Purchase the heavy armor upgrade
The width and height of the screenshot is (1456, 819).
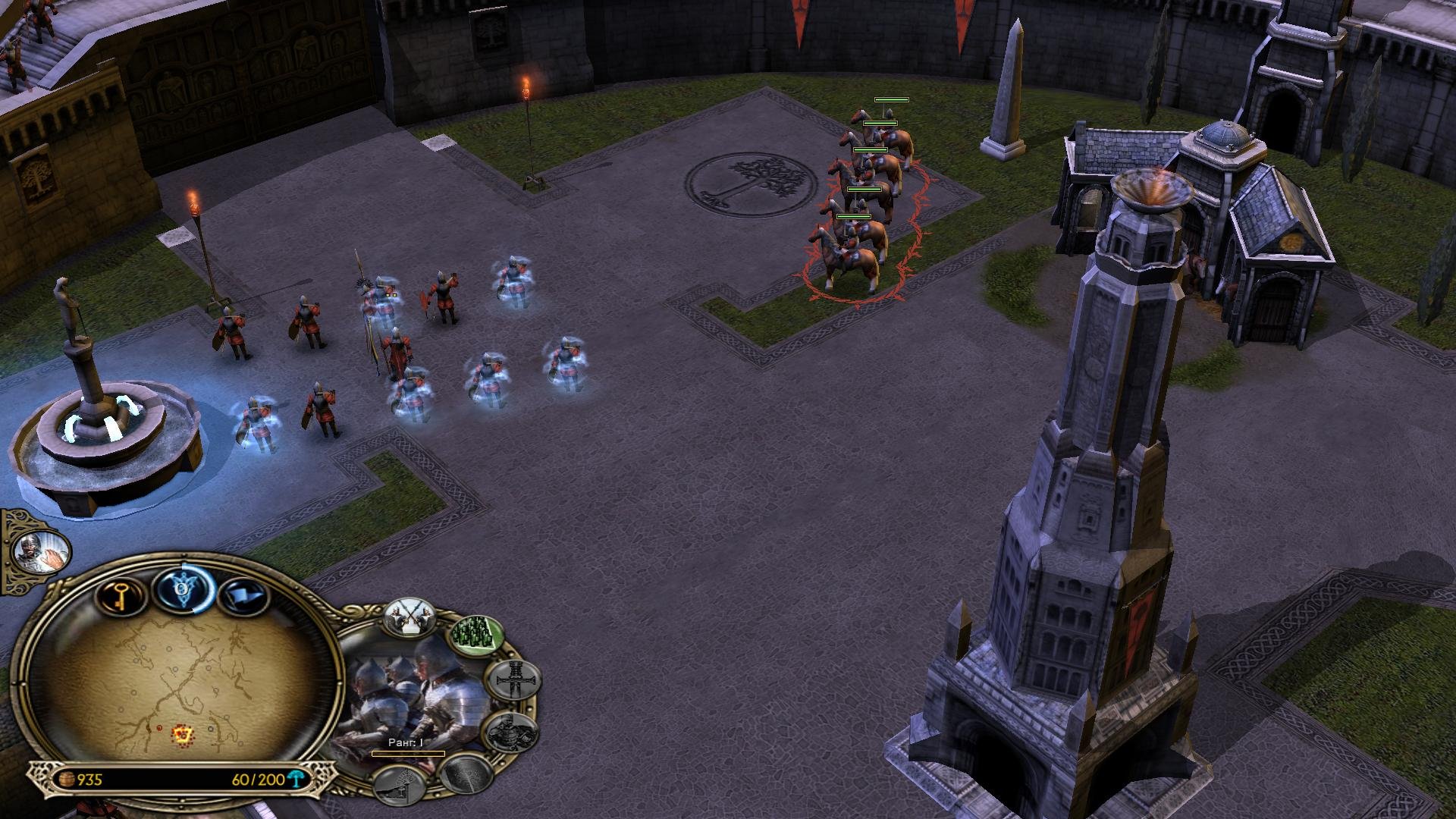pos(512,733)
